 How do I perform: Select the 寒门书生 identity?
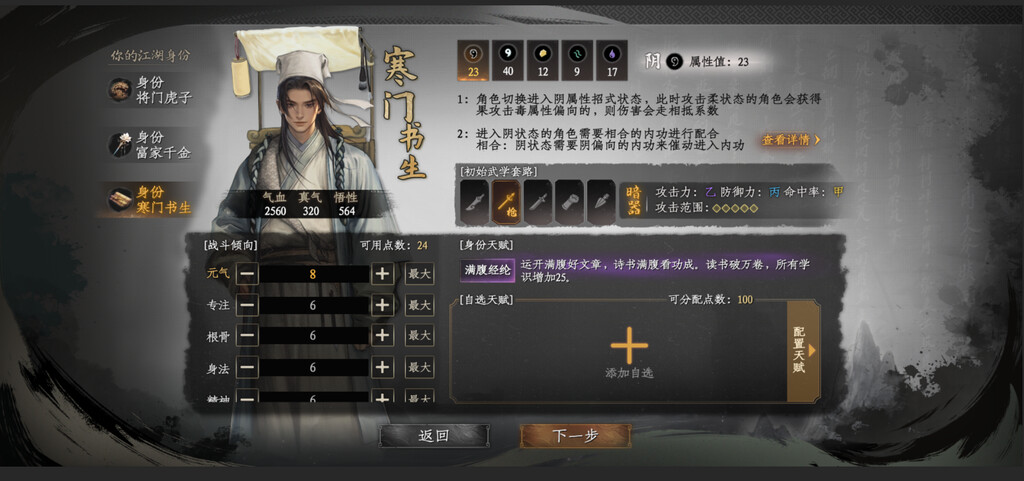pos(150,199)
